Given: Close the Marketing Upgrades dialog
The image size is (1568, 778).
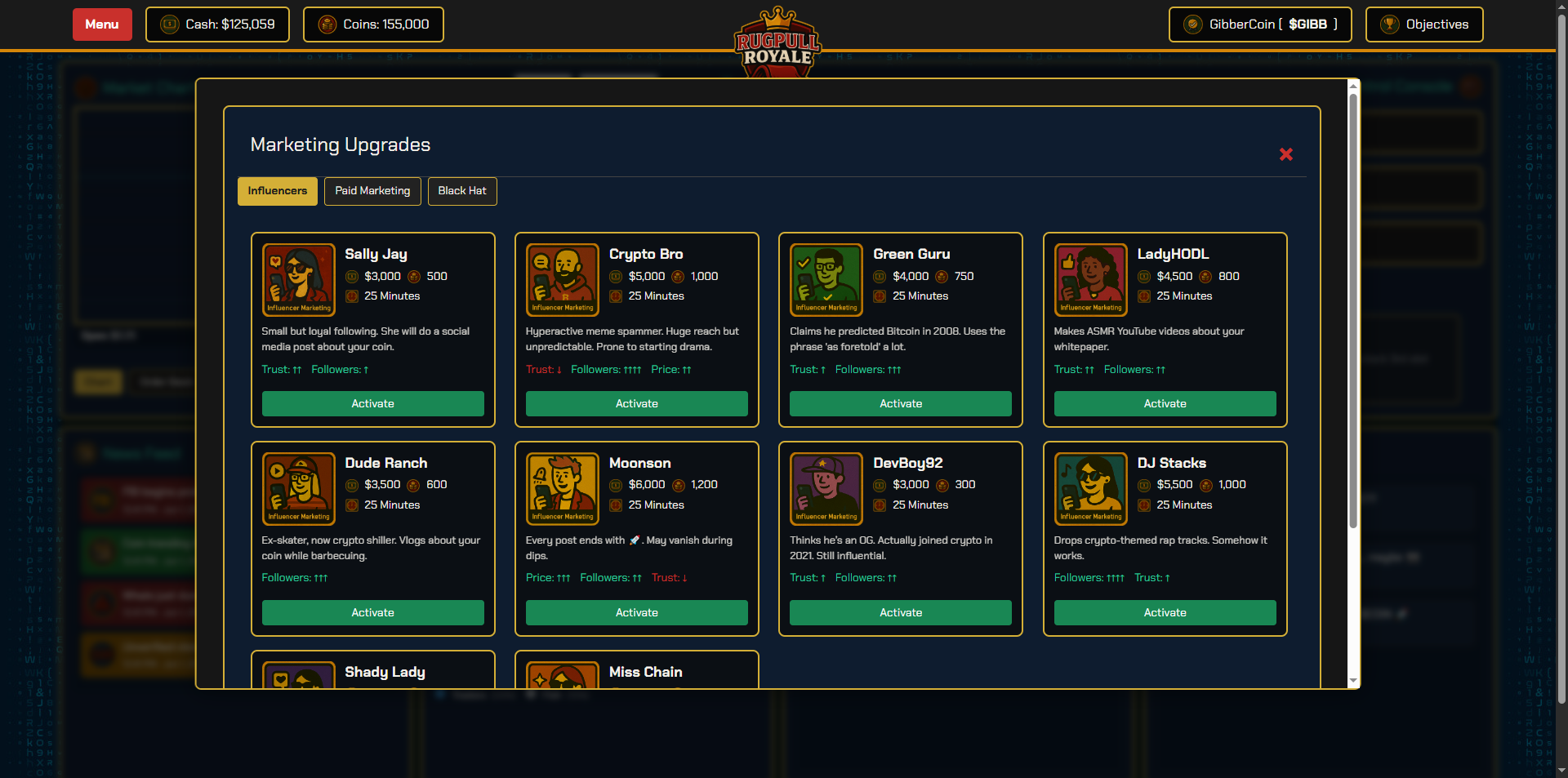Looking at the screenshot, I should tap(1285, 154).
